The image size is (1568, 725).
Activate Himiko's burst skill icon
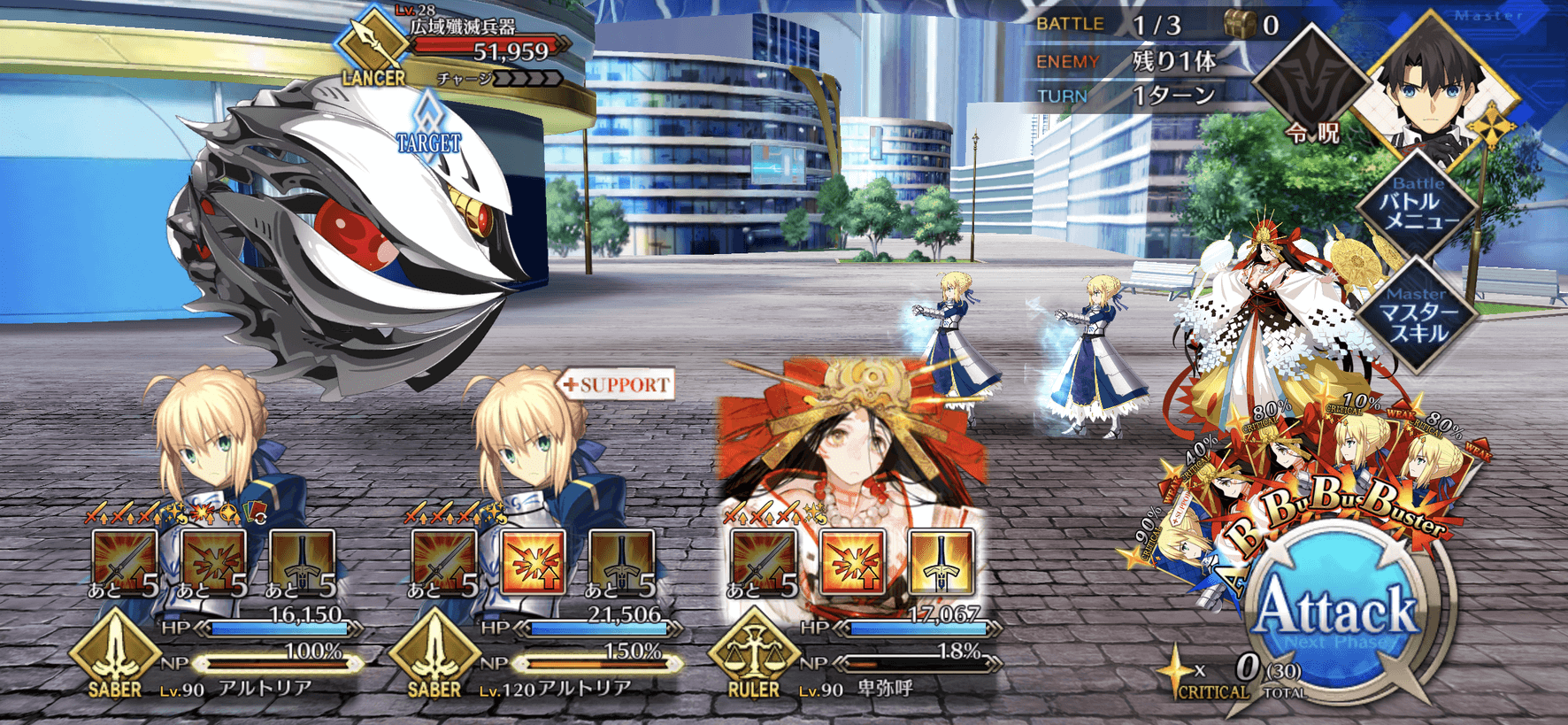click(852, 562)
